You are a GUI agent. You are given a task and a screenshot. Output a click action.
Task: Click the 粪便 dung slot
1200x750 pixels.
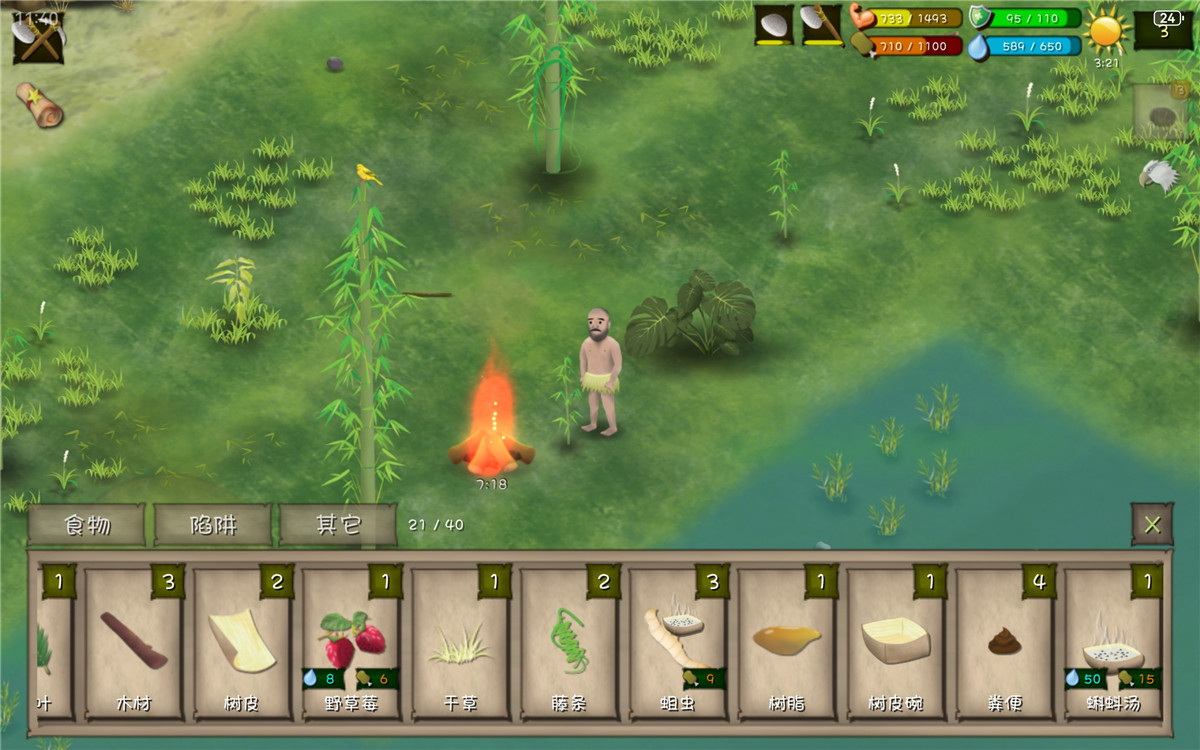tap(1005, 644)
